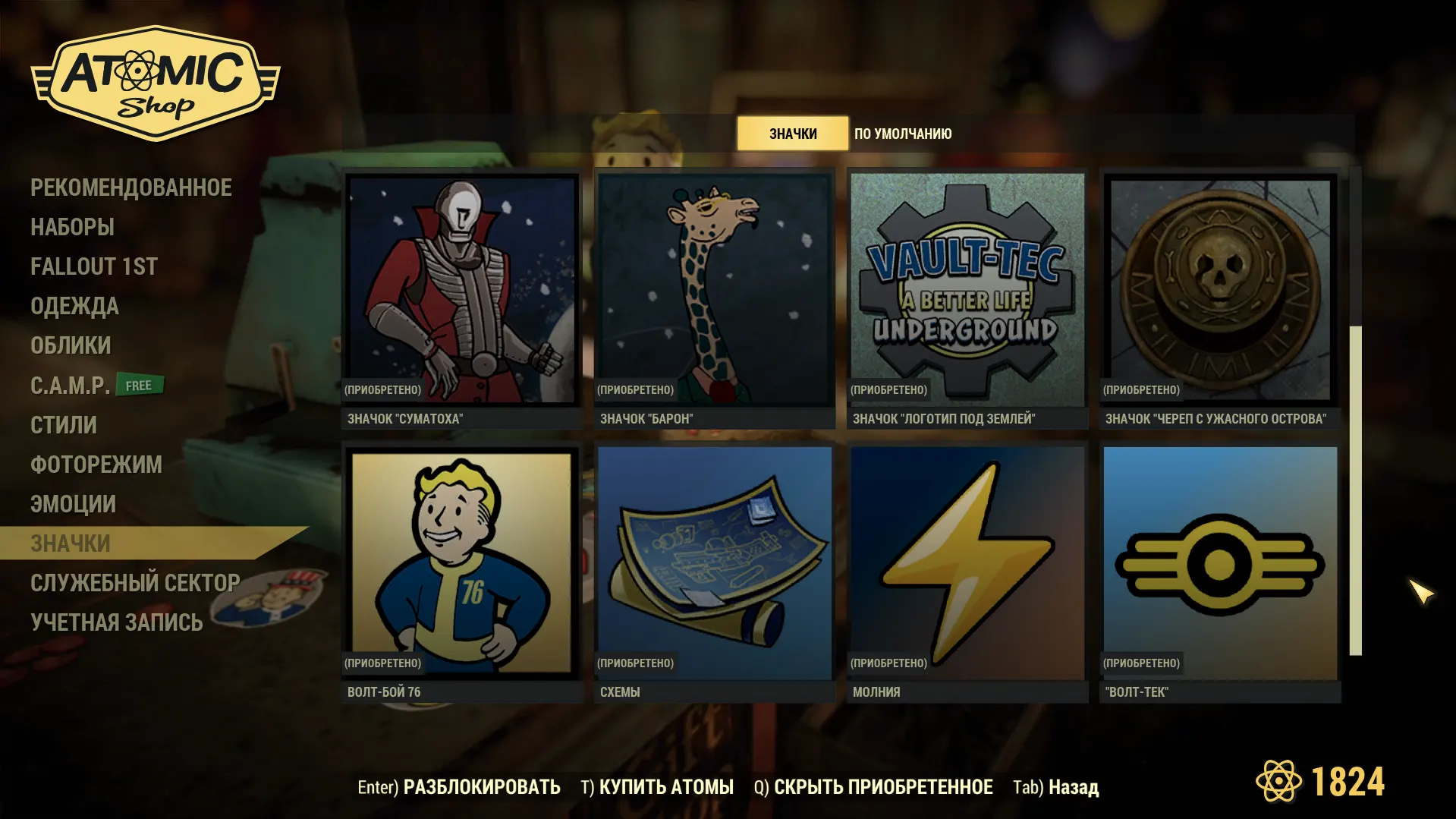Click the Atomic Shop logo
1456x819 pixels.
[152, 82]
